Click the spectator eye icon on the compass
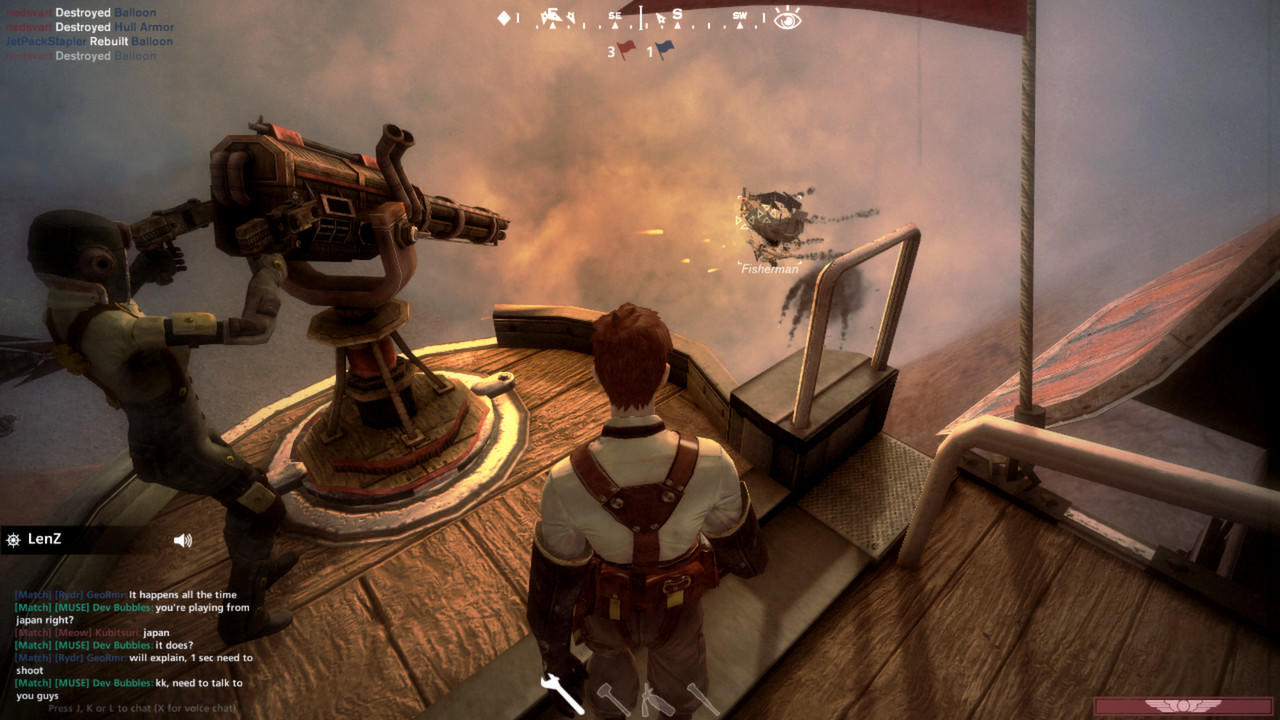 pyautogui.click(x=786, y=20)
